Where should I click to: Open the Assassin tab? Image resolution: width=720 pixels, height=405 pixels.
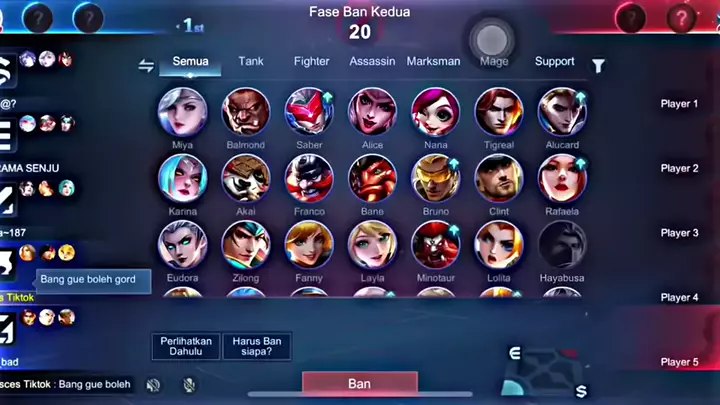tap(372, 61)
